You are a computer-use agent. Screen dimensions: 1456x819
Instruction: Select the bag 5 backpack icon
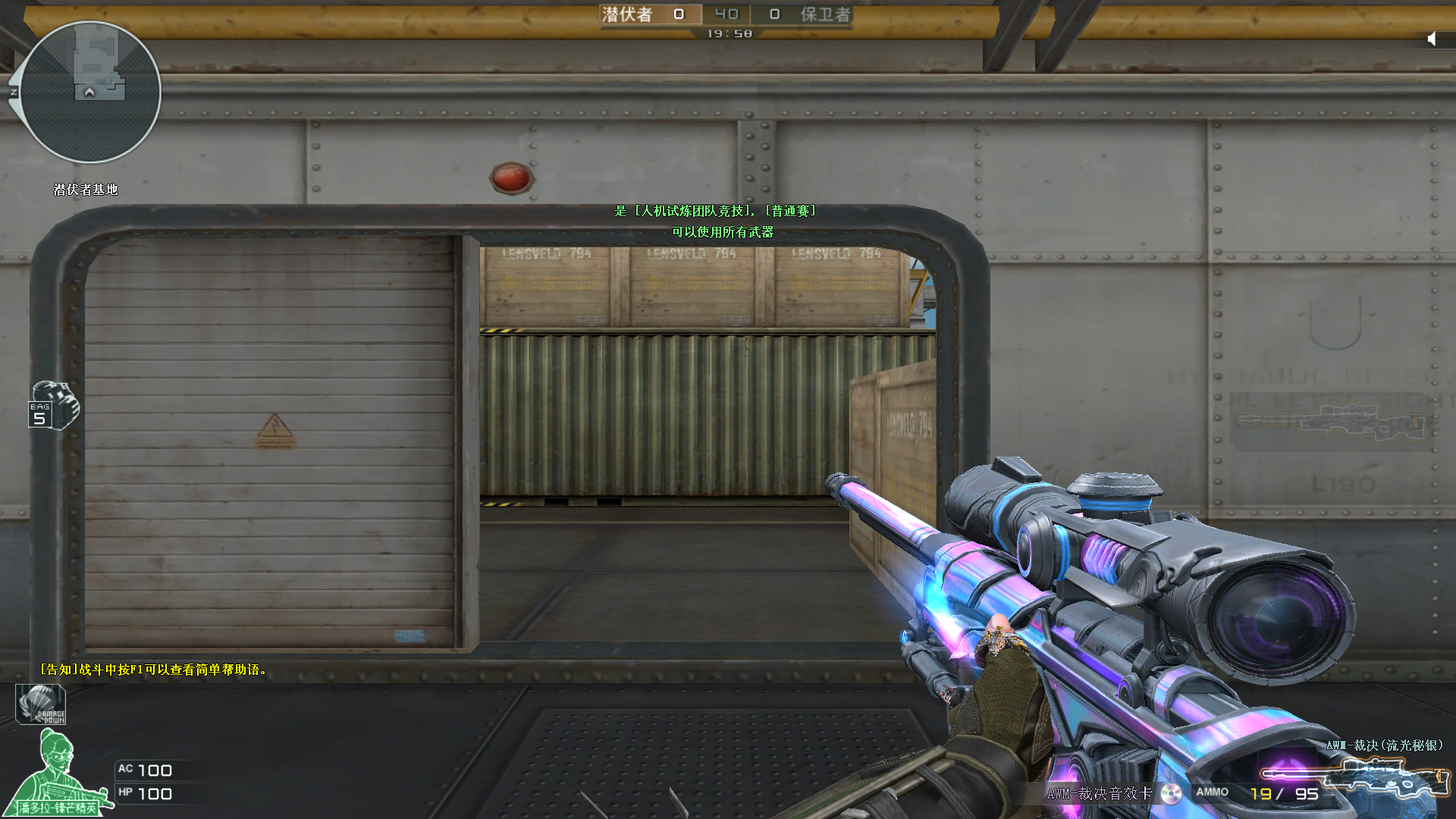(x=53, y=406)
